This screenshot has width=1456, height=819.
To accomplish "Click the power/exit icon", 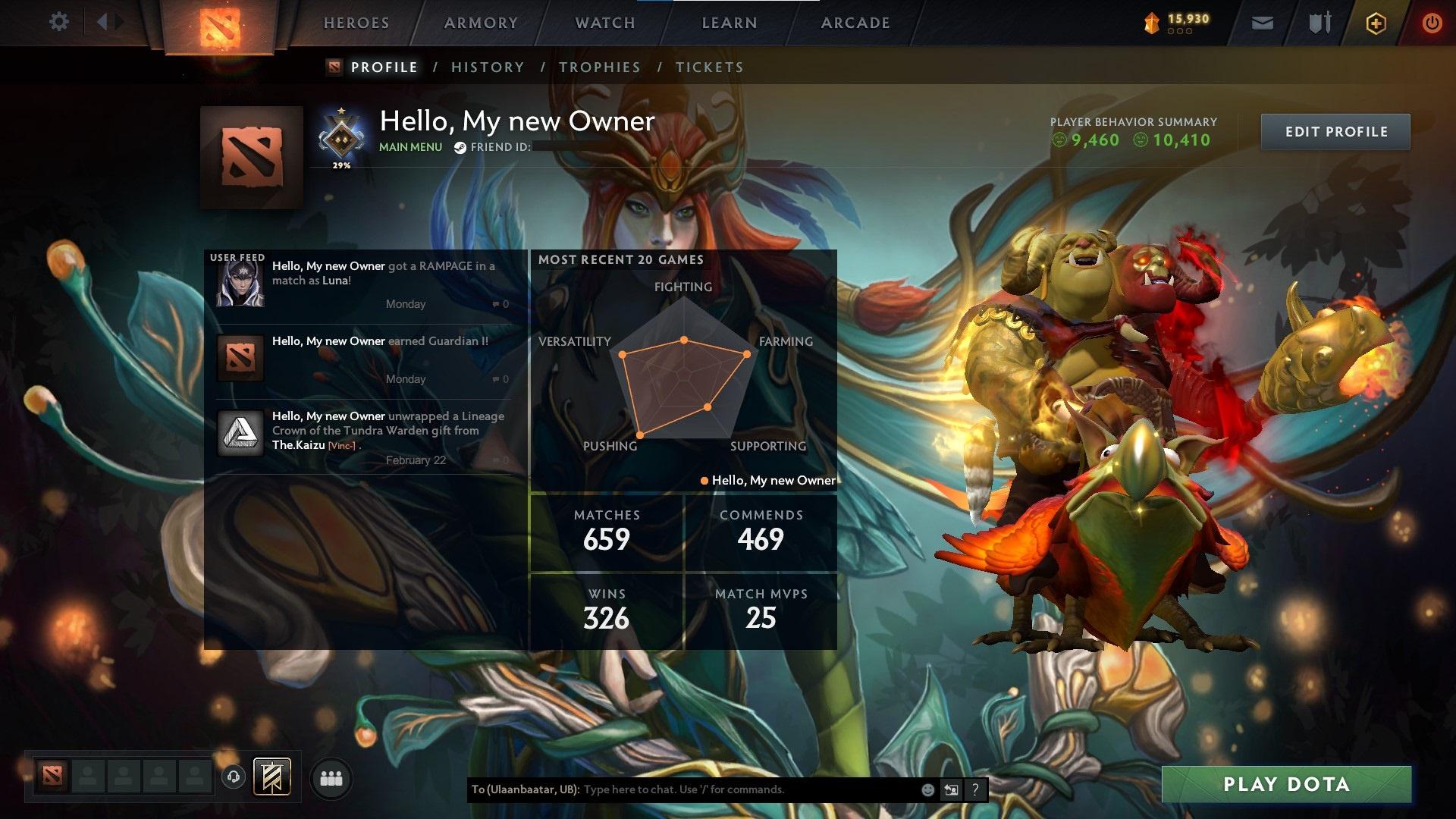I will coord(1432,23).
